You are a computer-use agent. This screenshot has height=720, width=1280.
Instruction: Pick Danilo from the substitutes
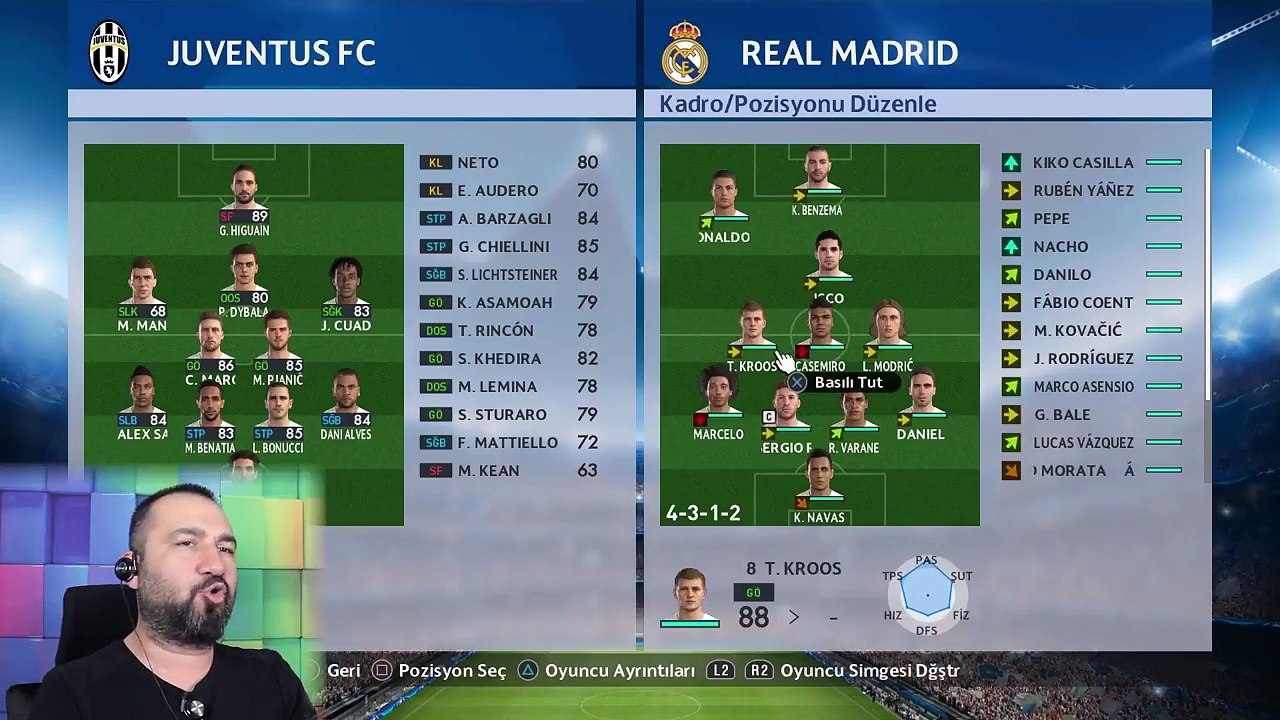1062,275
